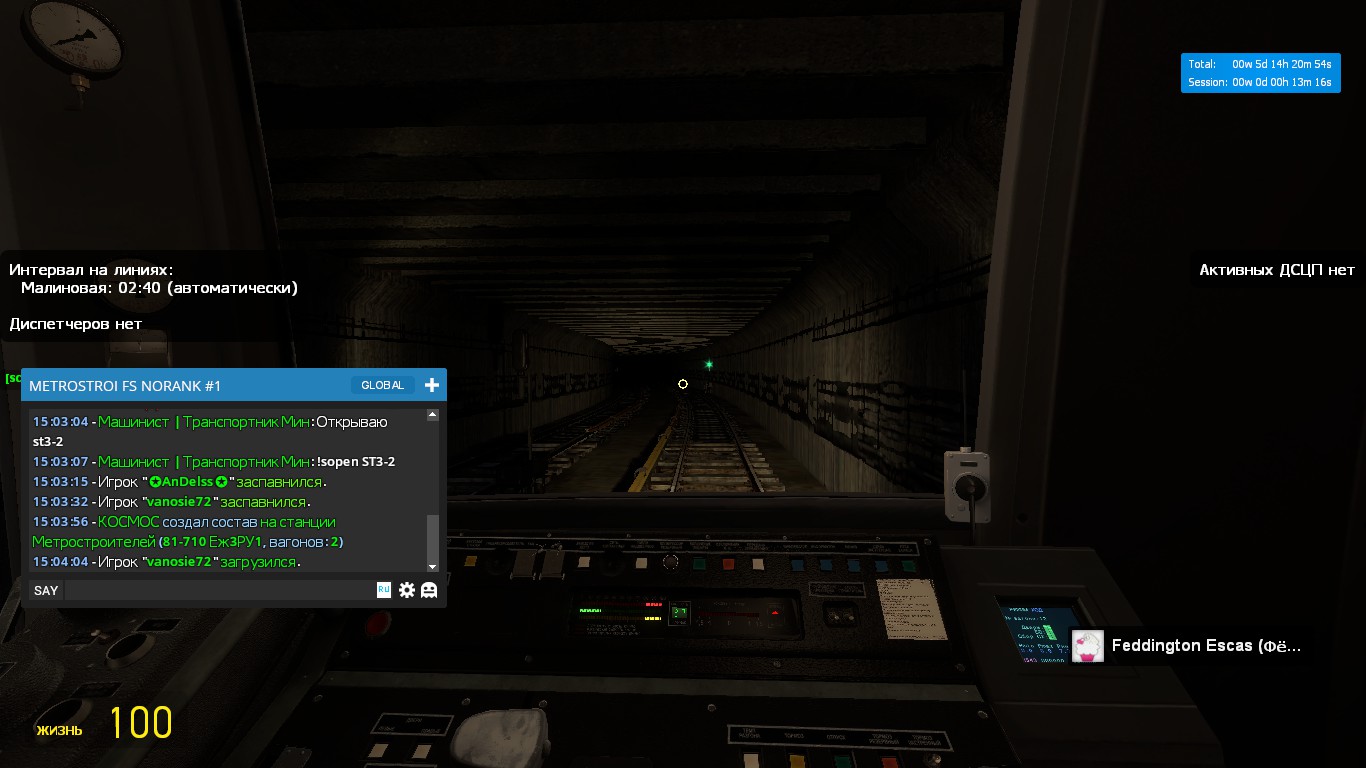This screenshot has width=1366, height=768.
Task: Click the chat scrollbar up arrow
Action: click(433, 414)
